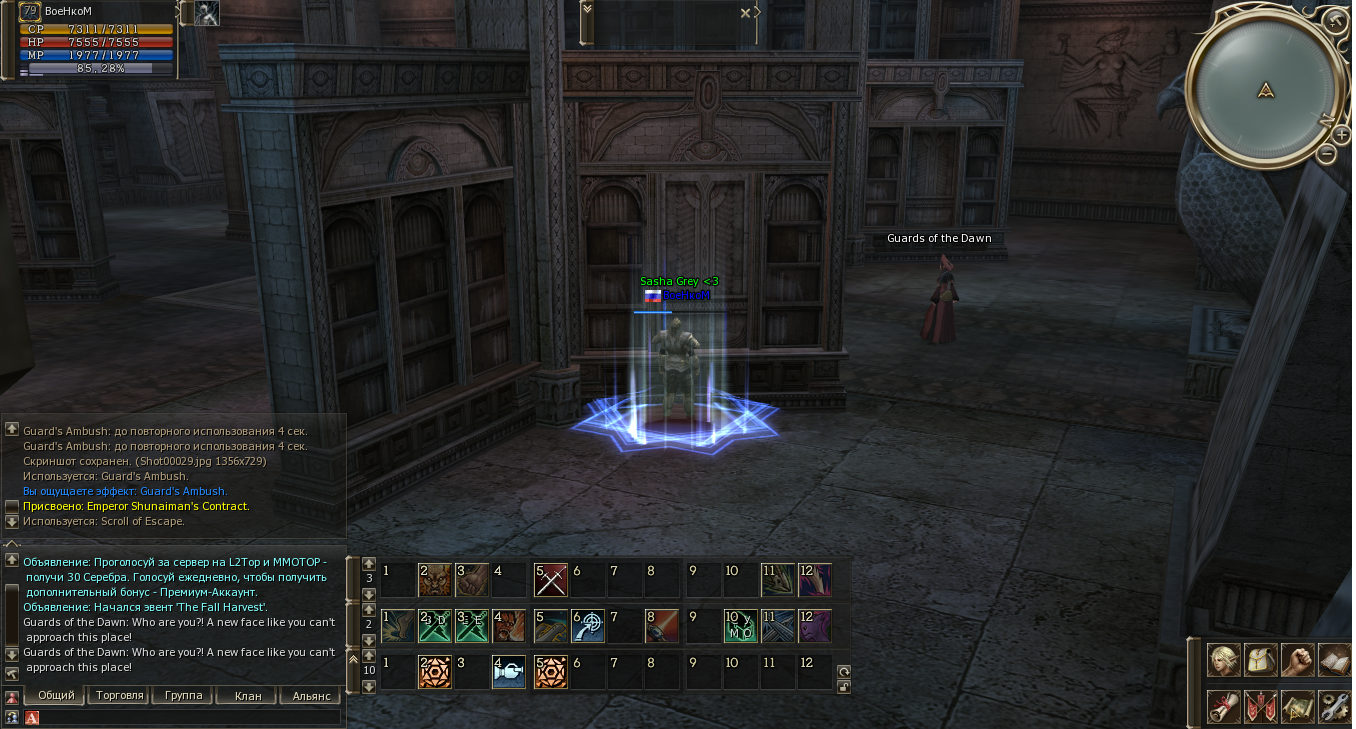Switch to the Общий chat tab
Viewport: 1356px width, 729px height.
point(56,695)
